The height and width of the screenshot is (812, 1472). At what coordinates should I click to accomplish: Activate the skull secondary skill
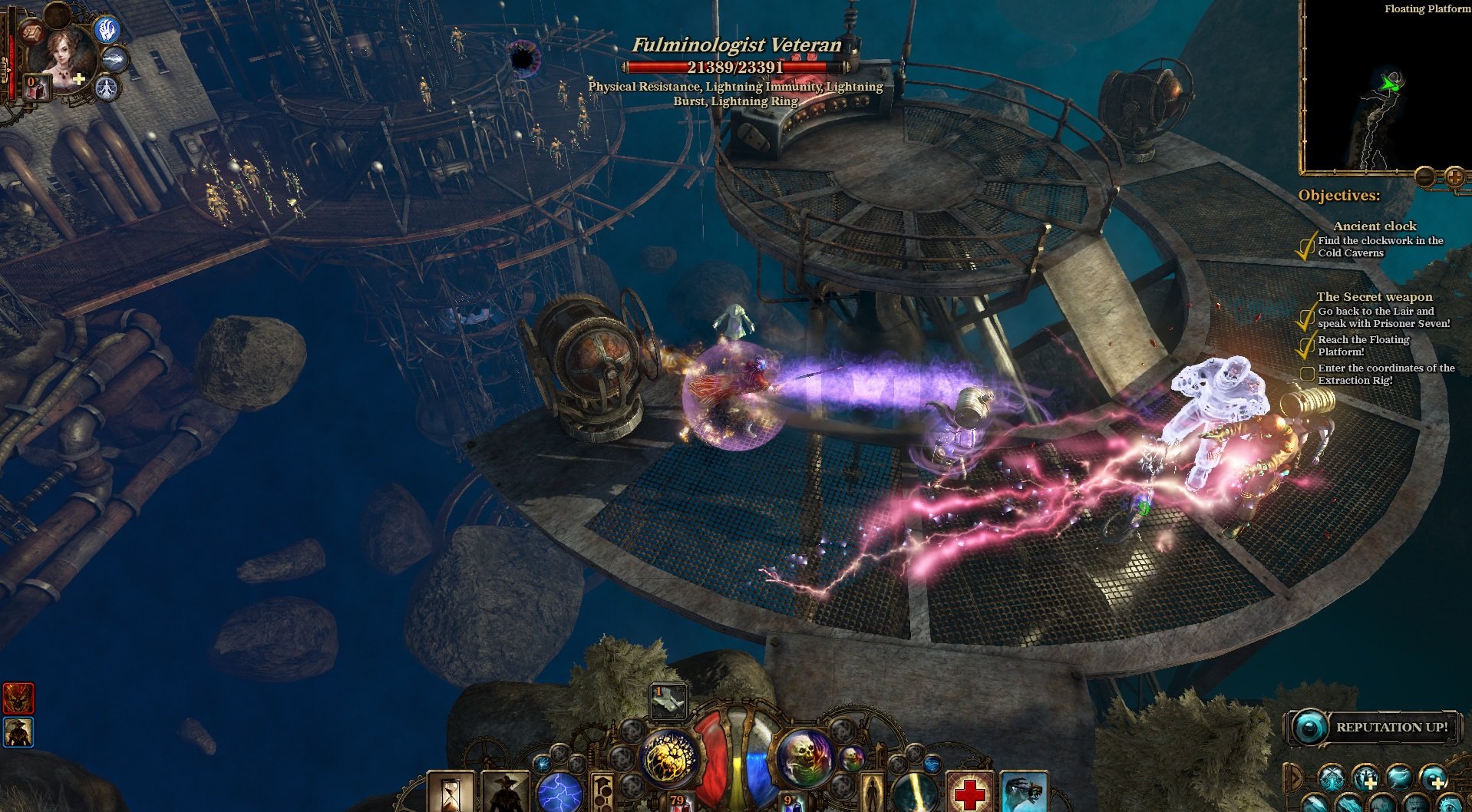coord(804,758)
